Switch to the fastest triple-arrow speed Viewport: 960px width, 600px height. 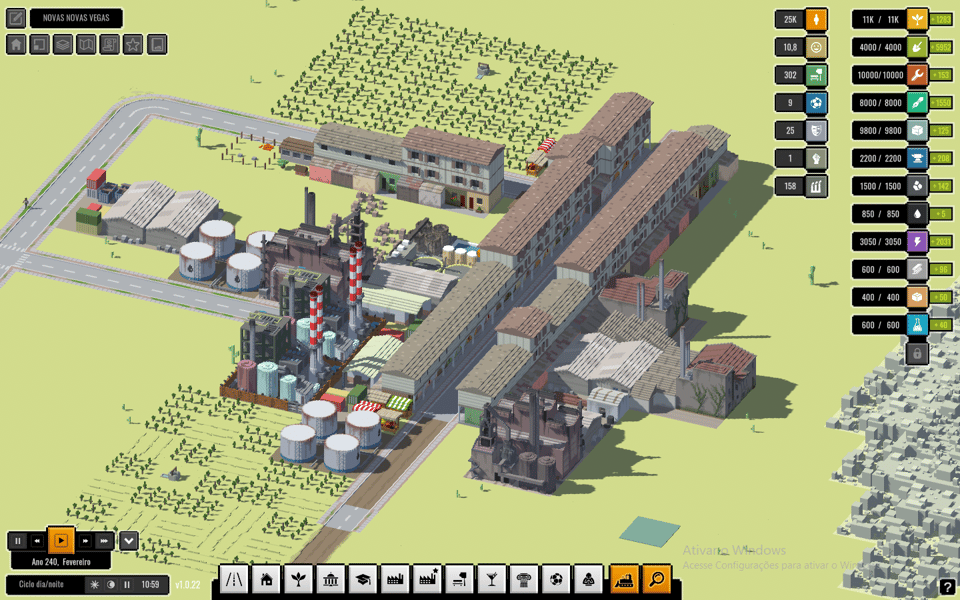point(104,541)
